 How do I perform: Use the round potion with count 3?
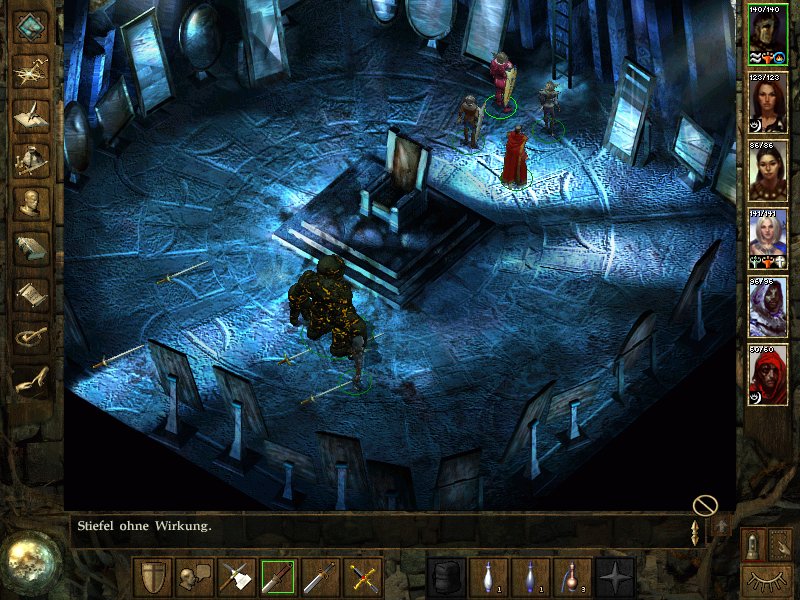[x=572, y=577]
